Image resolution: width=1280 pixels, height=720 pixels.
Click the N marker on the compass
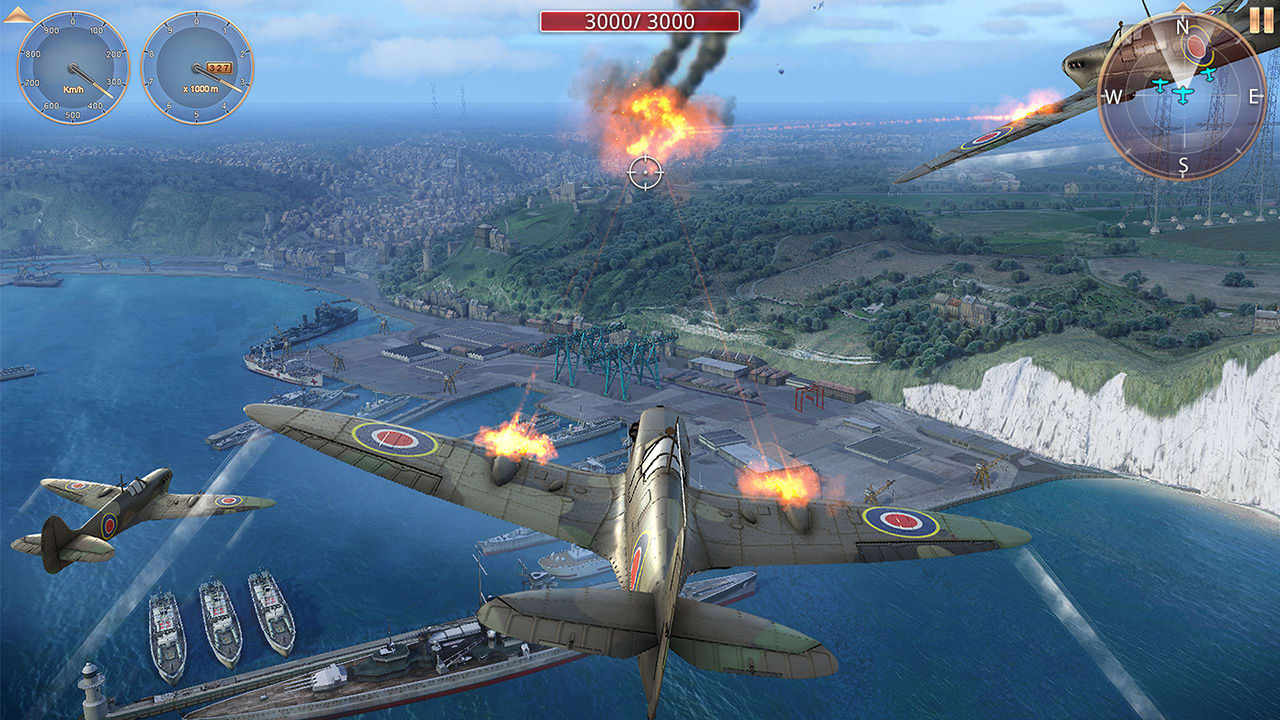pos(1181,26)
